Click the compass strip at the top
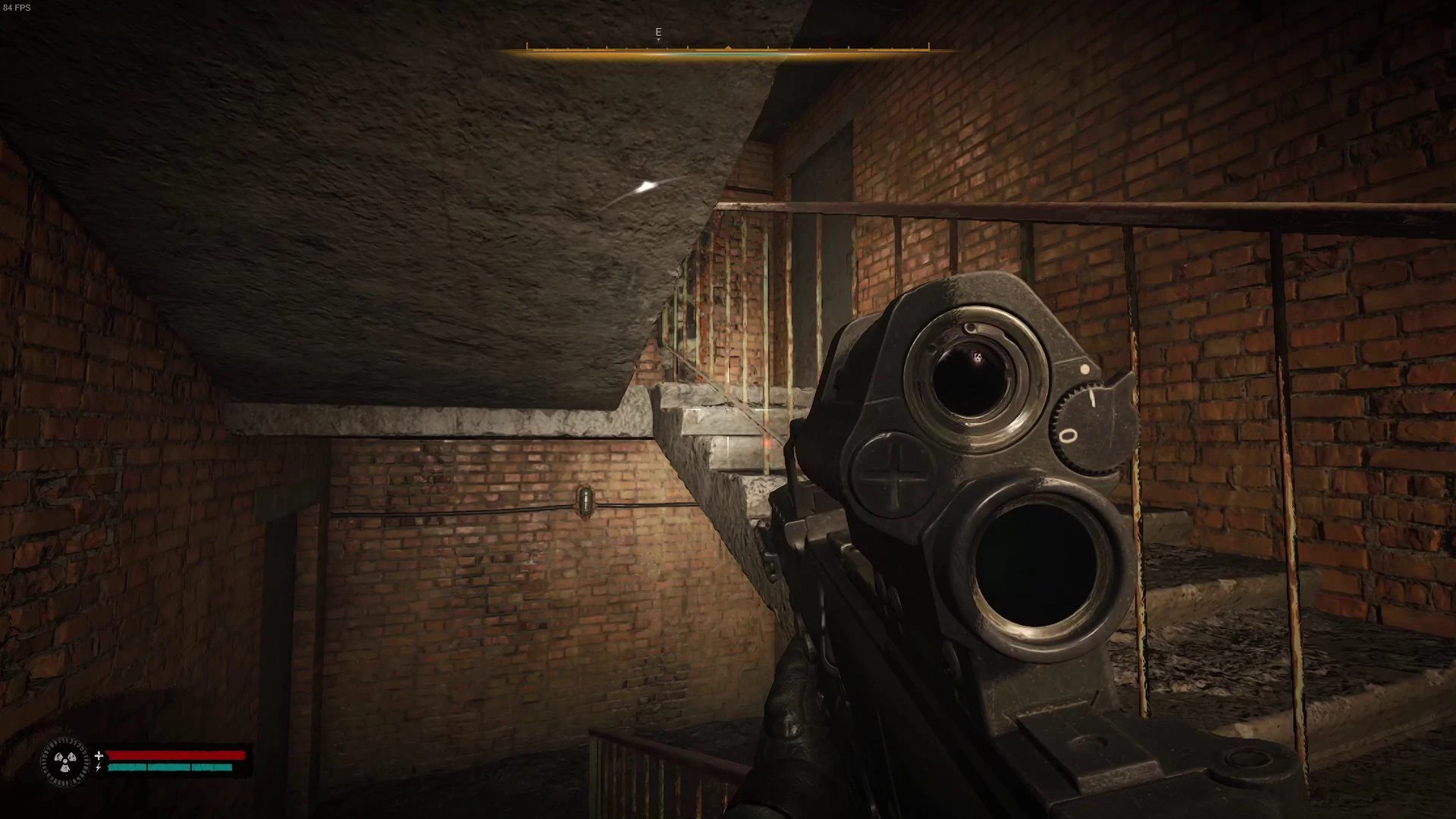The image size is (1456, 819). pos(727,50)
